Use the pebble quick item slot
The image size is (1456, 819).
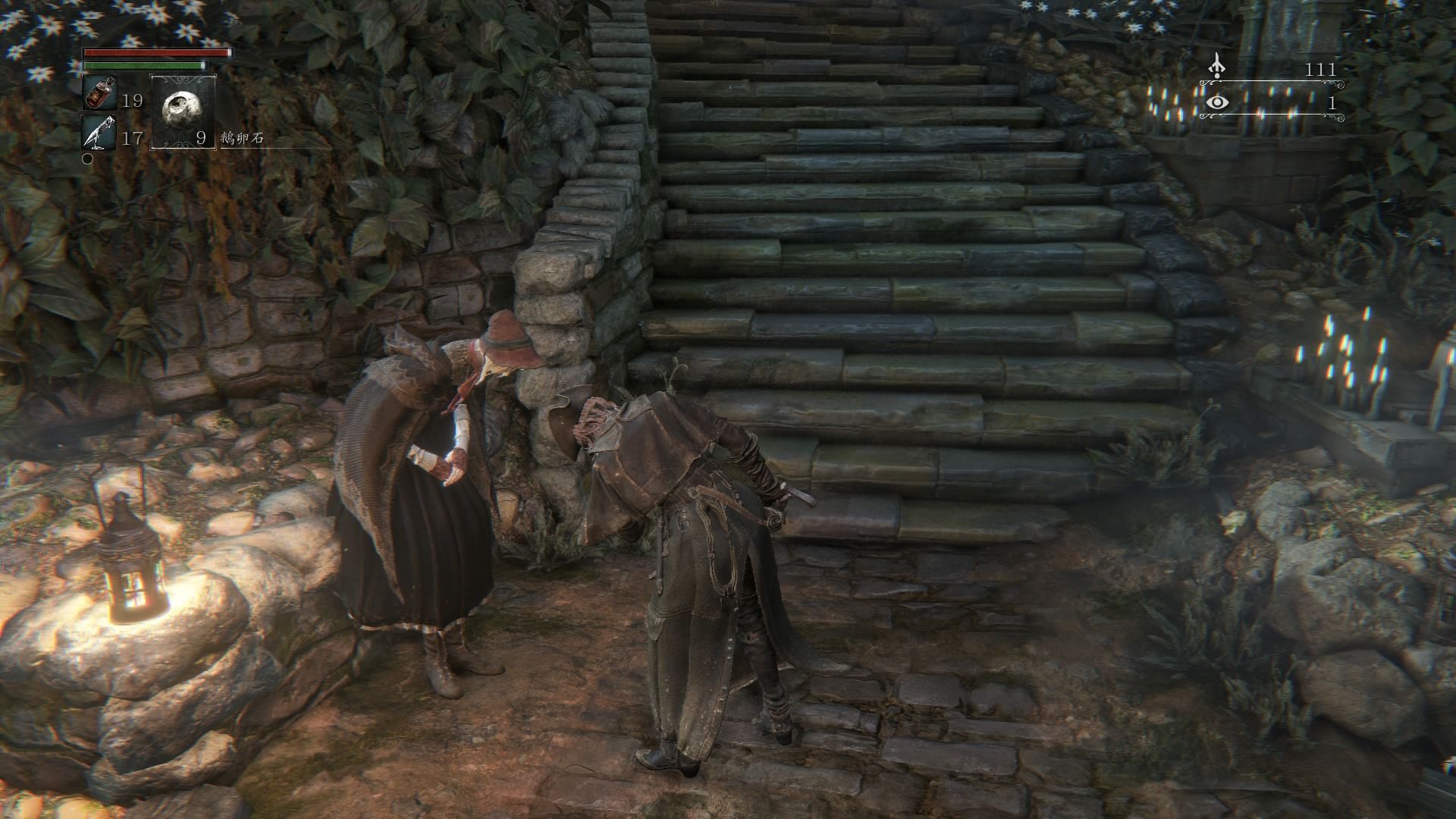click(183, 111)
